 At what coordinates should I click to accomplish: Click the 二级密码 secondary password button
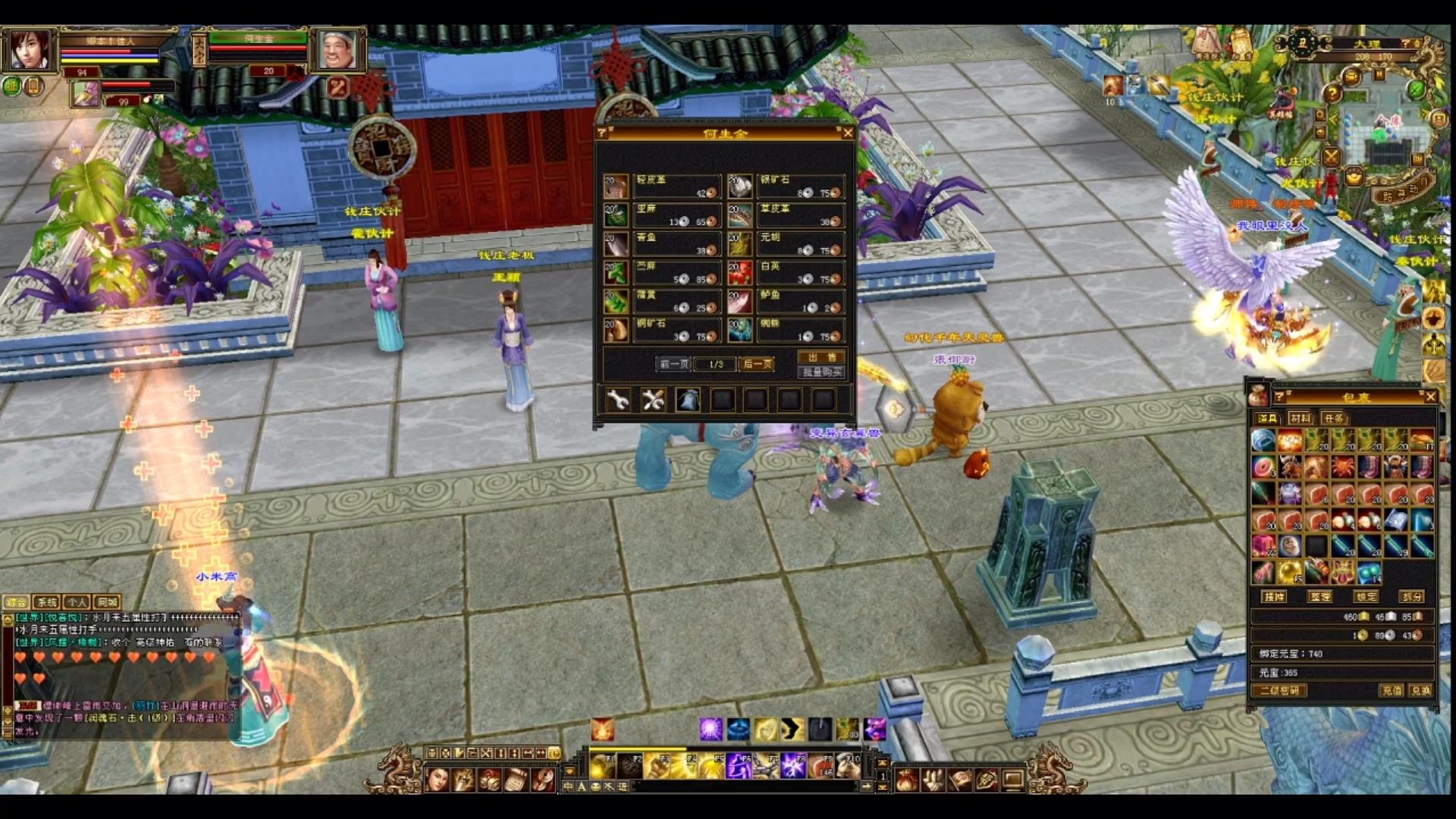(1279, 691)
